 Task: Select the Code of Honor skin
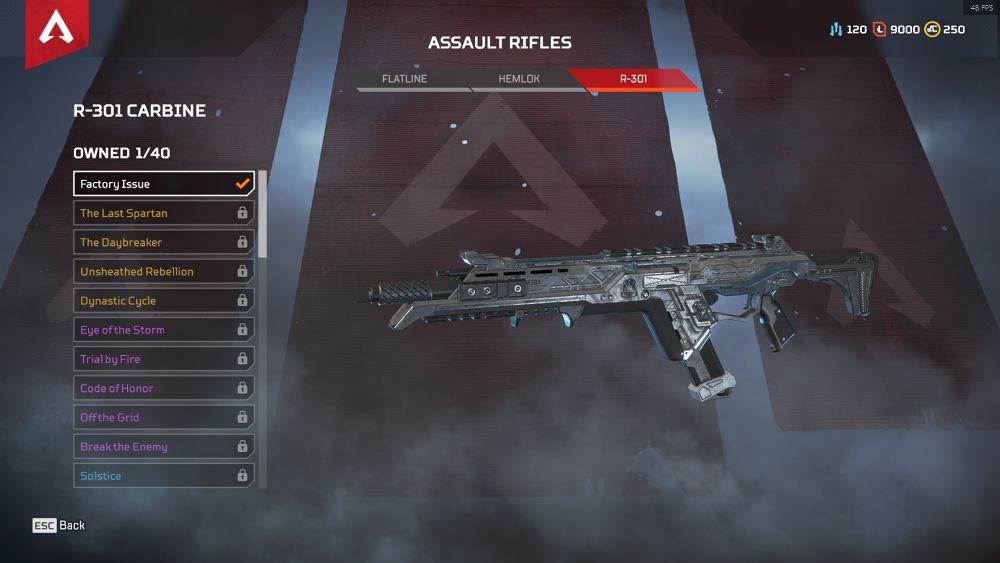click(x=164, y=388)
